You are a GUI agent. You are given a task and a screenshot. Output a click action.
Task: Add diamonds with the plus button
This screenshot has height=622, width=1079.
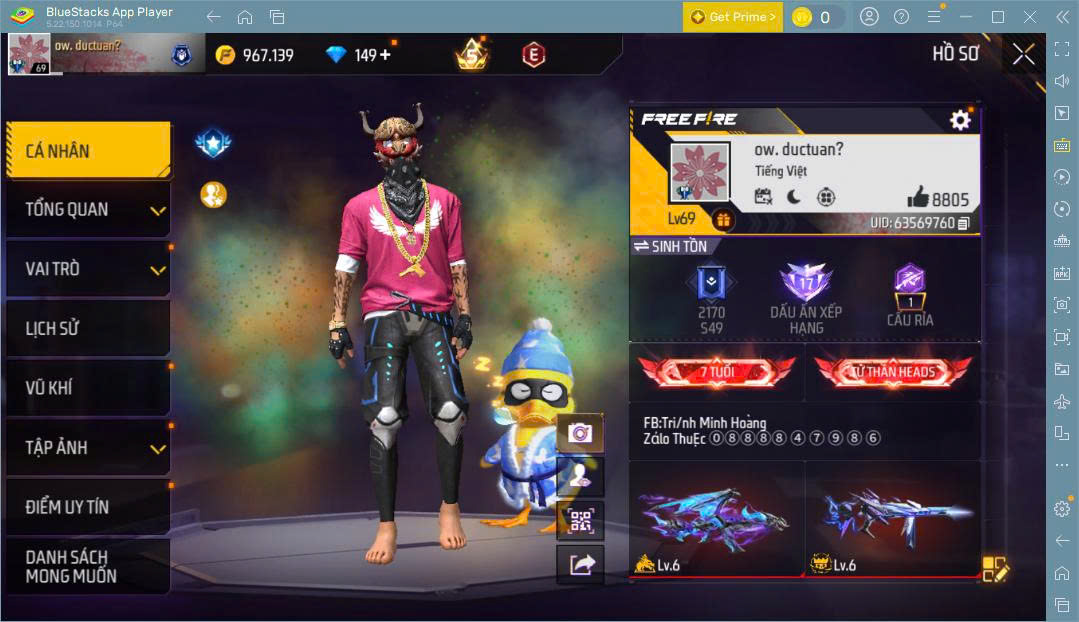pos(385,55)
